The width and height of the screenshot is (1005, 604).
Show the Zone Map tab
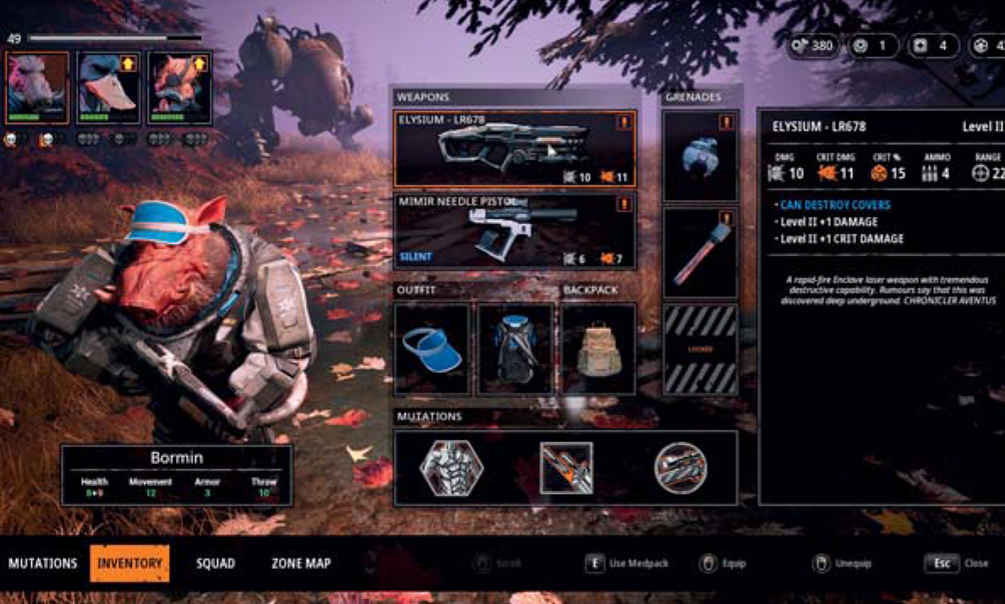301,564
